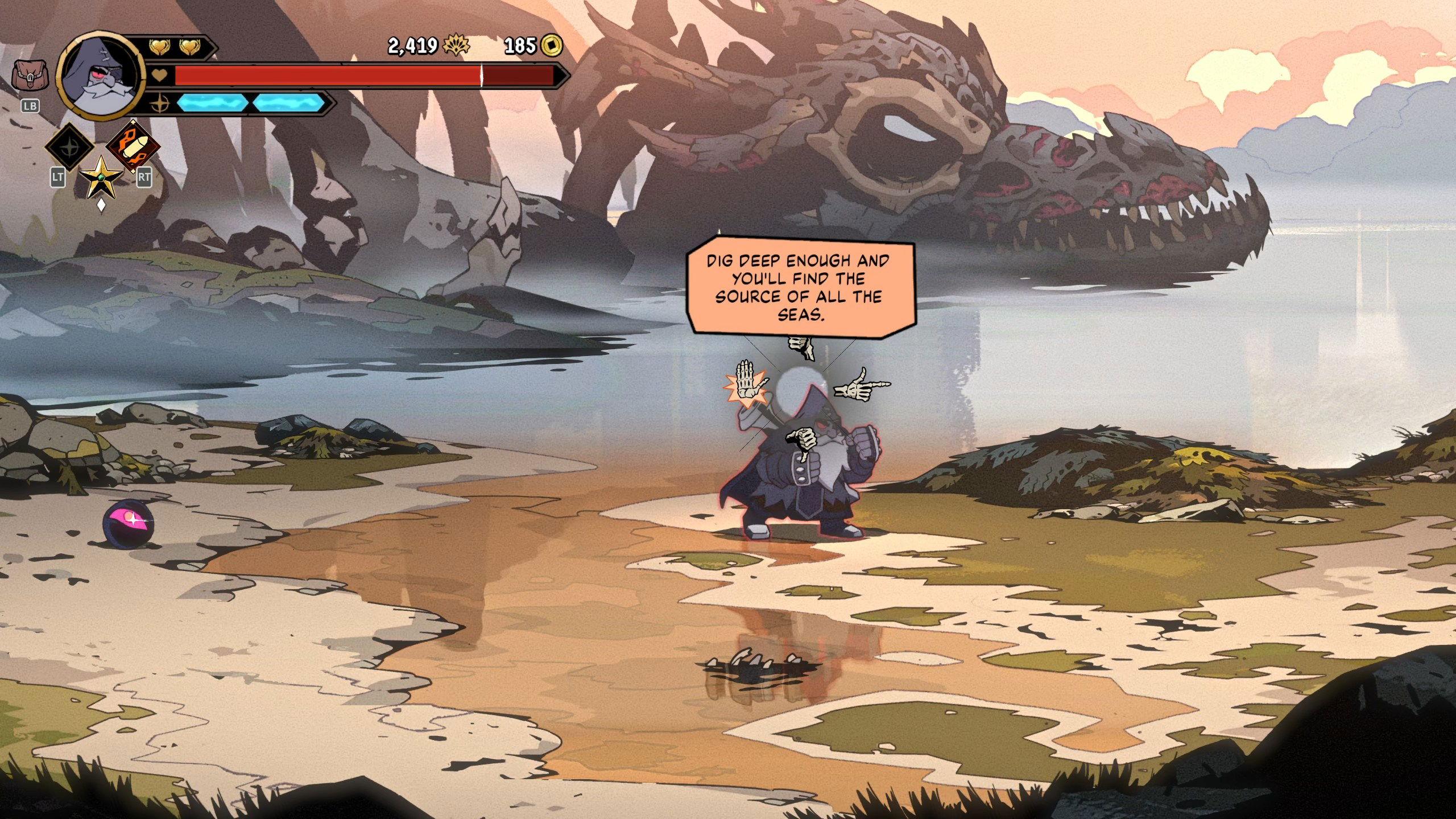Image resolution: width=1456 pixels, height=819 pixels.
Task: Use the gold star item
Action: tap(101, 177)
